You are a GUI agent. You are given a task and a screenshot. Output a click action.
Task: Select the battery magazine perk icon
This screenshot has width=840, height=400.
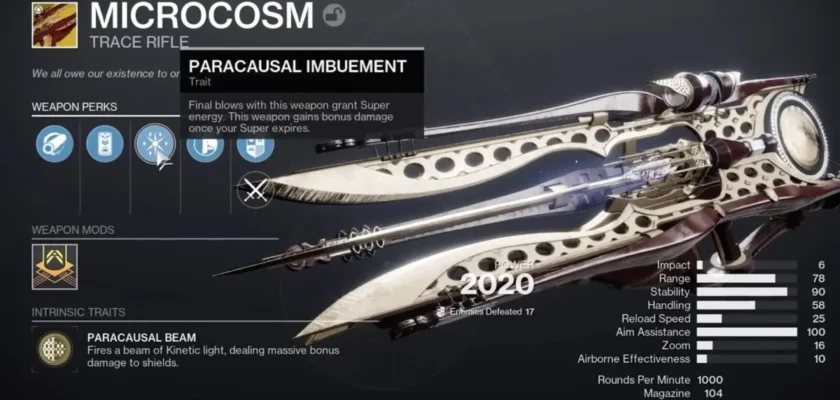point(104,144)
